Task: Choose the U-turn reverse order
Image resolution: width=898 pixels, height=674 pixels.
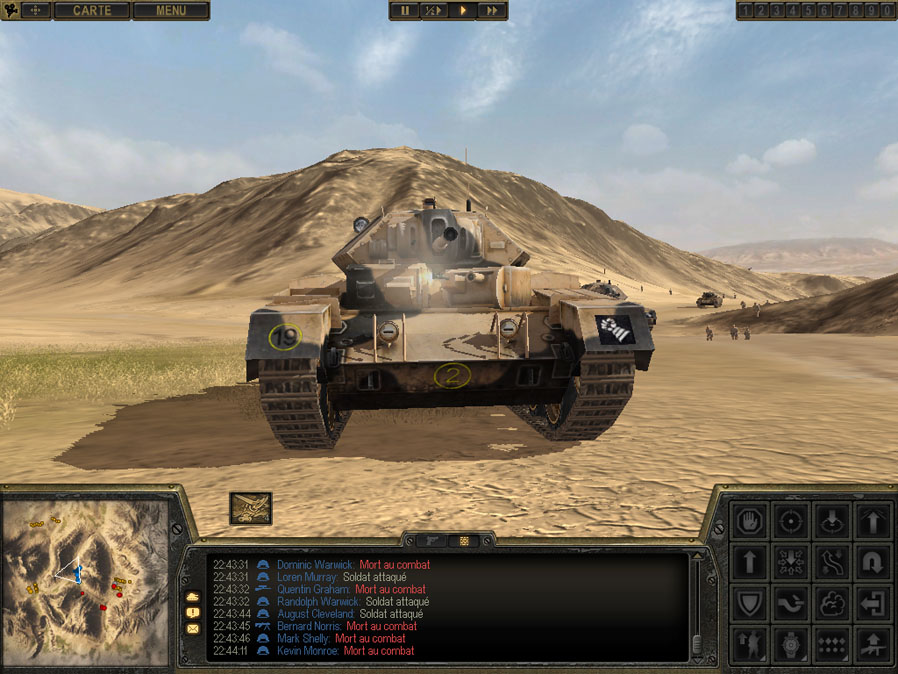Action: pos(874,562)
